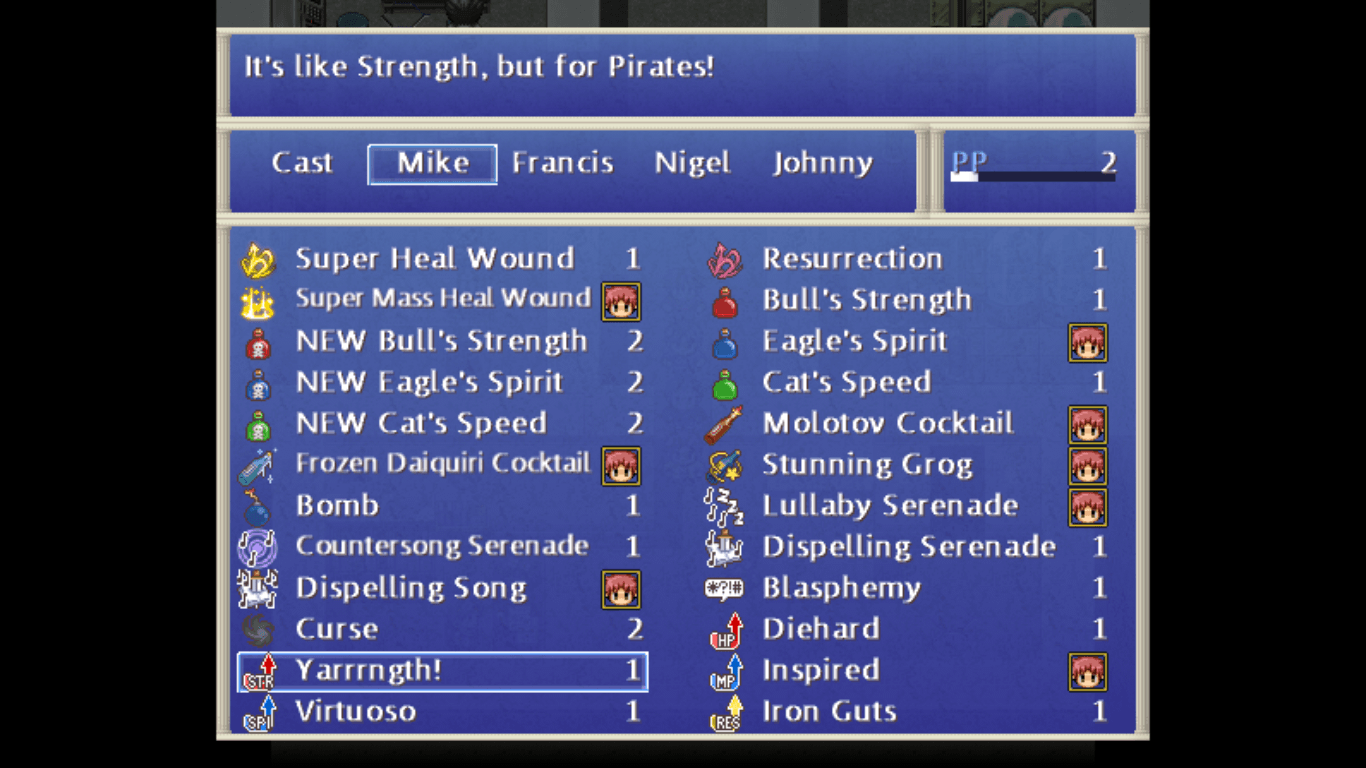Select the Bomb skill entry
This screenshot has height=768, width=1366.
[x=337, y=505]
